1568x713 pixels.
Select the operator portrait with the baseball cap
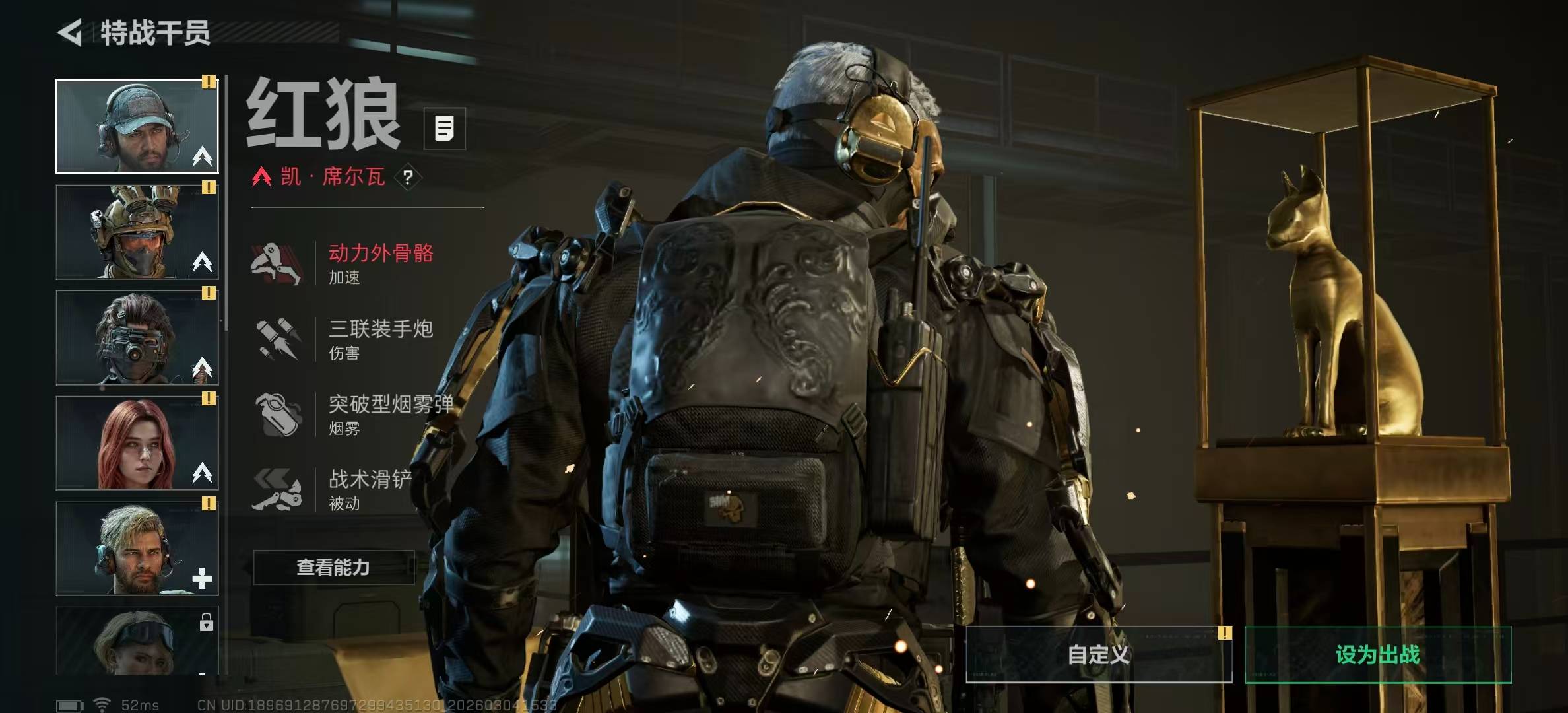pos(137,126)
